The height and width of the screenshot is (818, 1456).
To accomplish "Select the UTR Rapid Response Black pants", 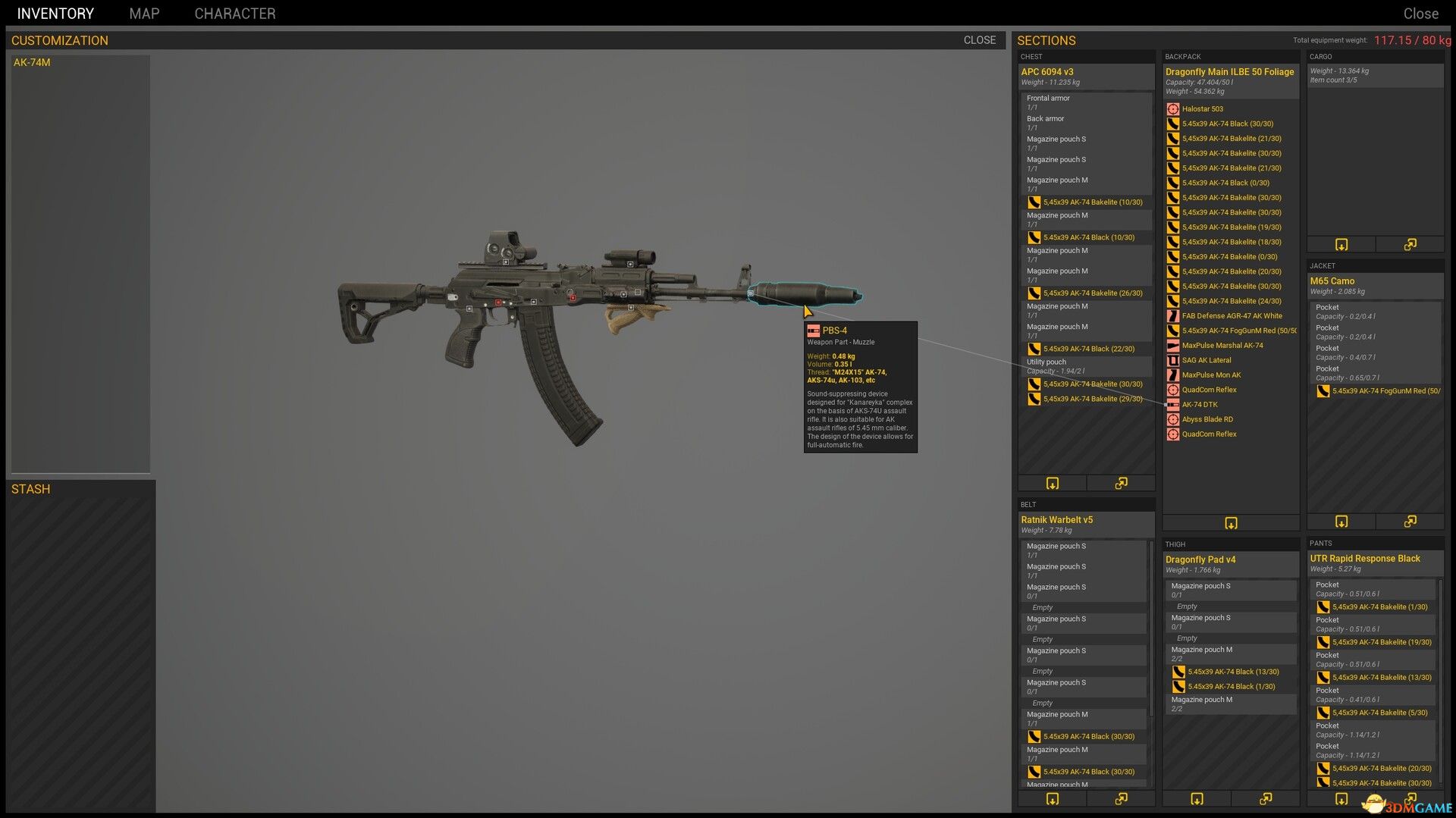I will 1364,559.
